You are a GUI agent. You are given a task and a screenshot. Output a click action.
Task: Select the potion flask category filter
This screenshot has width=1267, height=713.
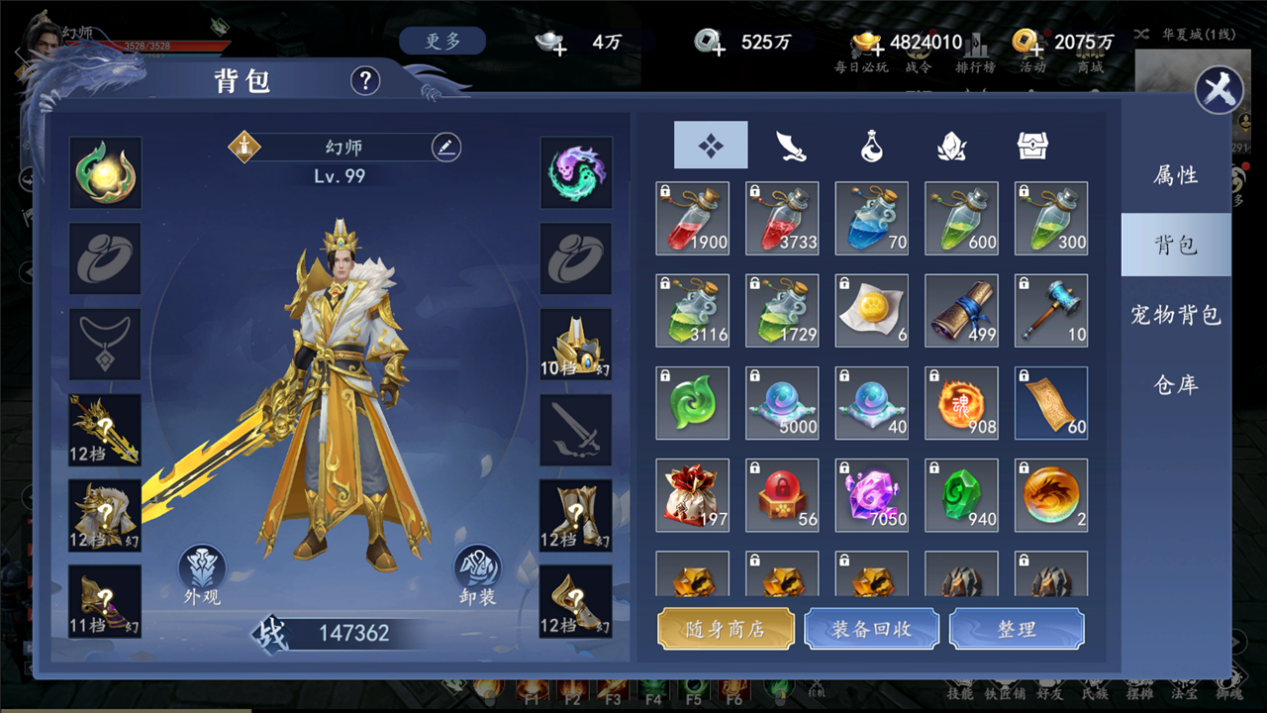(x=871, y=146)
